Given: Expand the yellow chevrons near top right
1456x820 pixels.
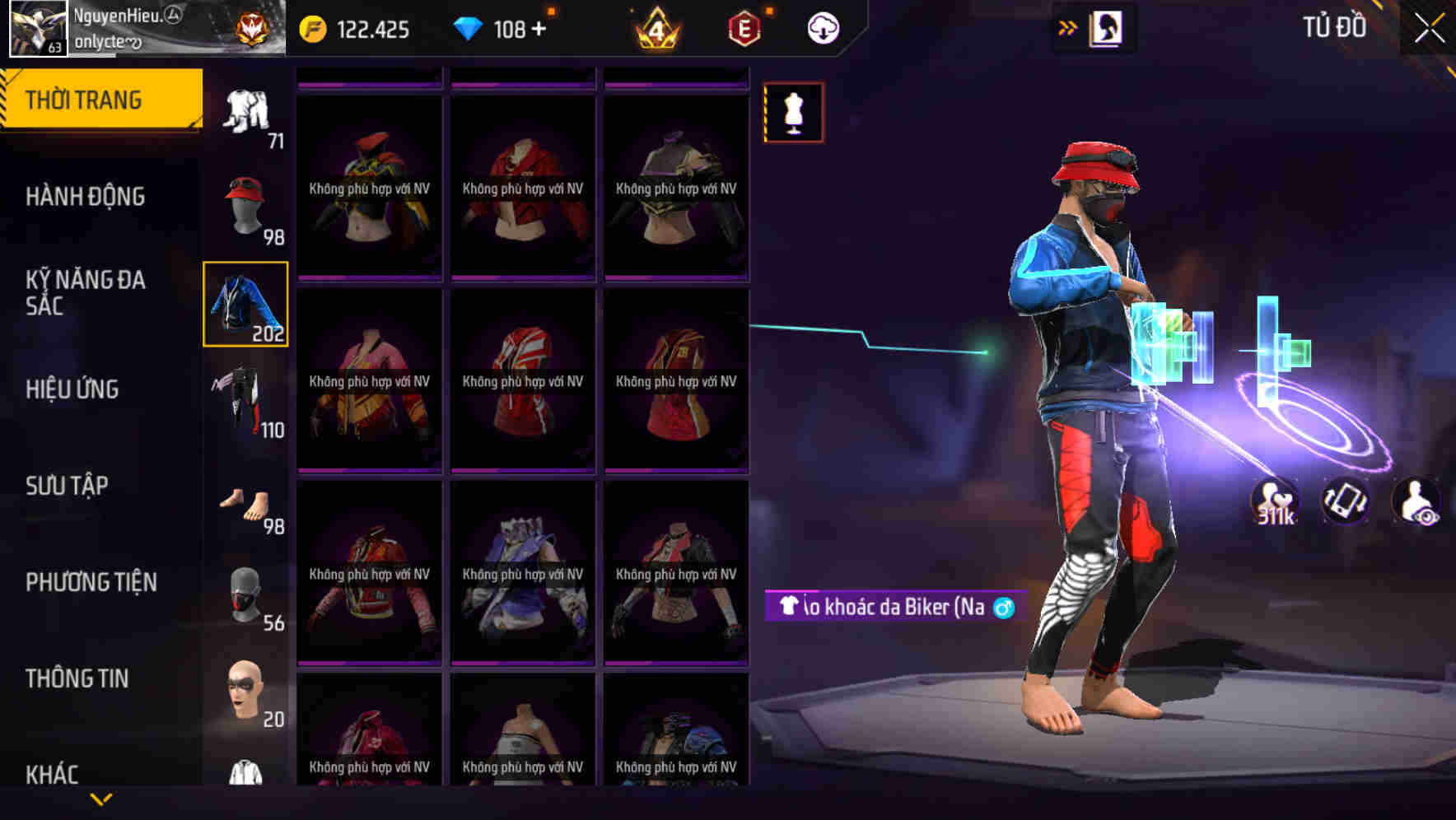Looking at the screenshot, I should [x=1068, y=27].
